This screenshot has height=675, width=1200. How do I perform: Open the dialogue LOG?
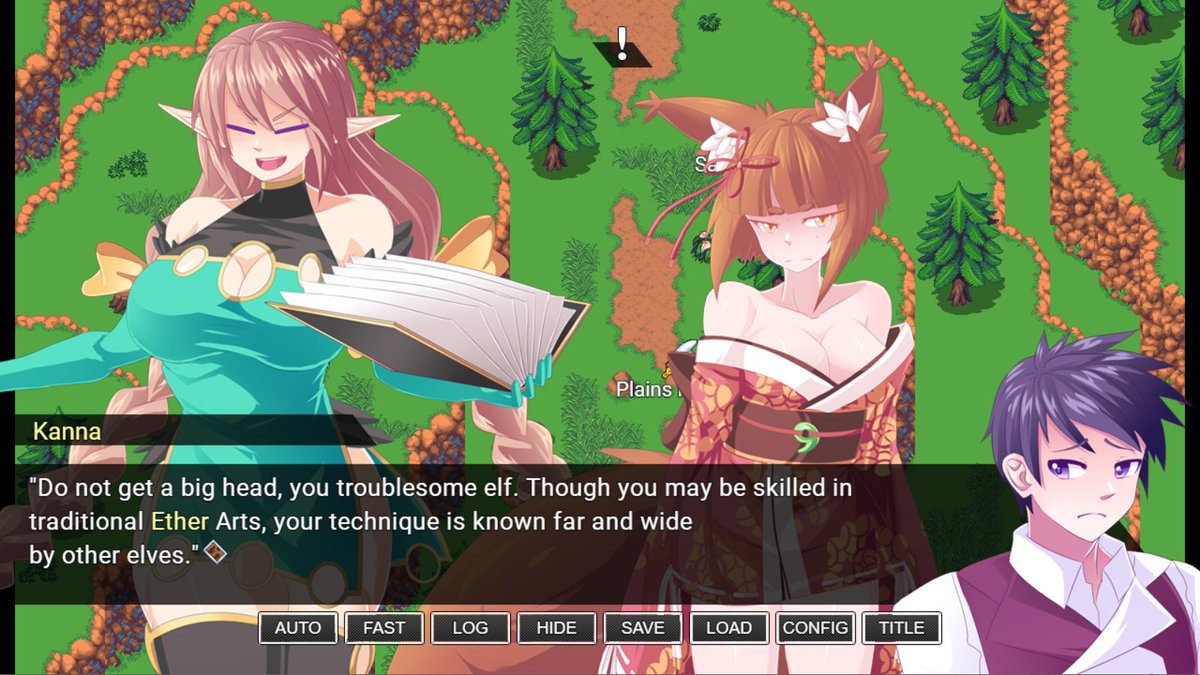pyautogui.click(x=470, y=628)
